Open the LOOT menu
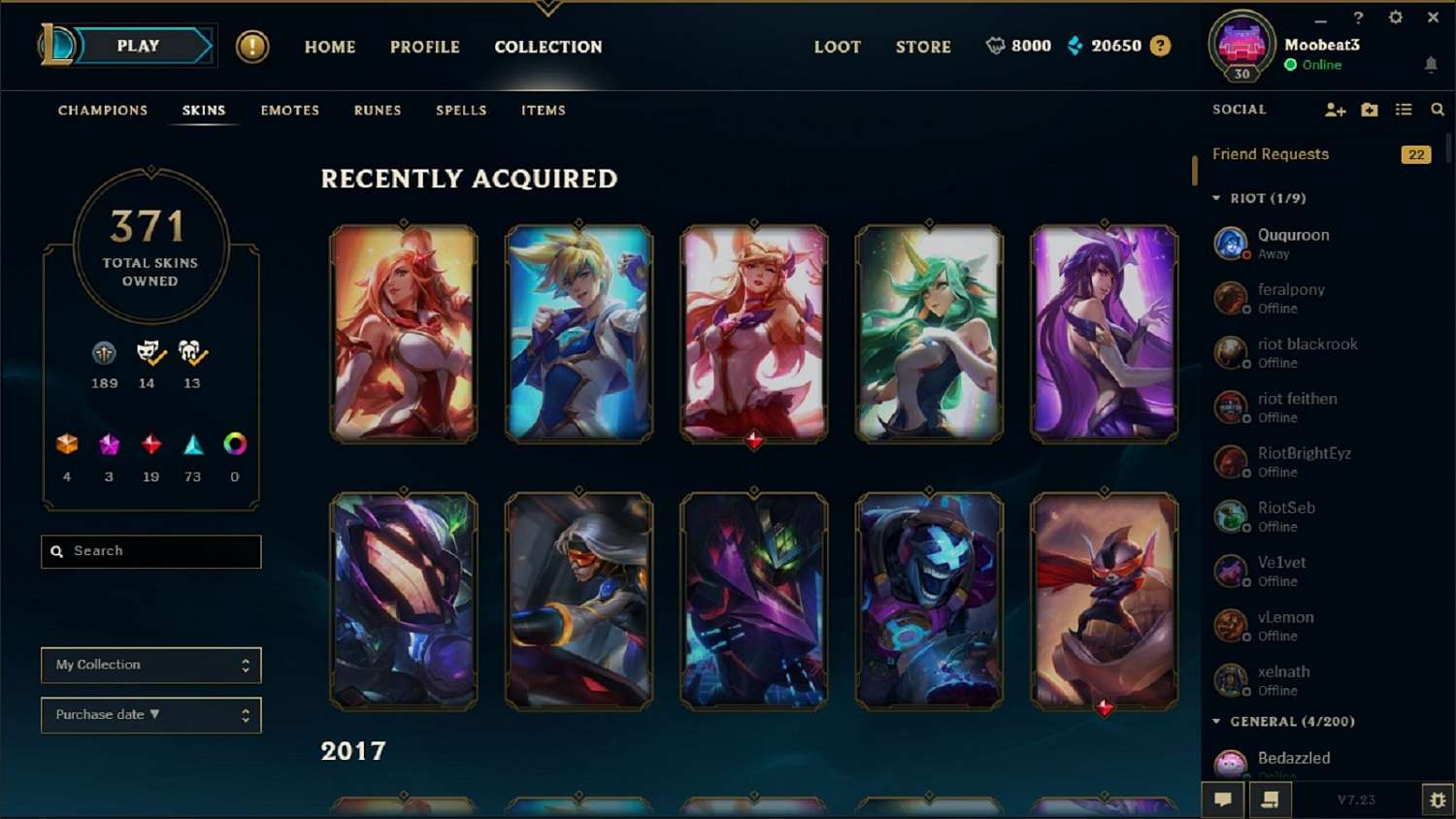The height and width of the screenshot is (819, 1456). (837, 46)
